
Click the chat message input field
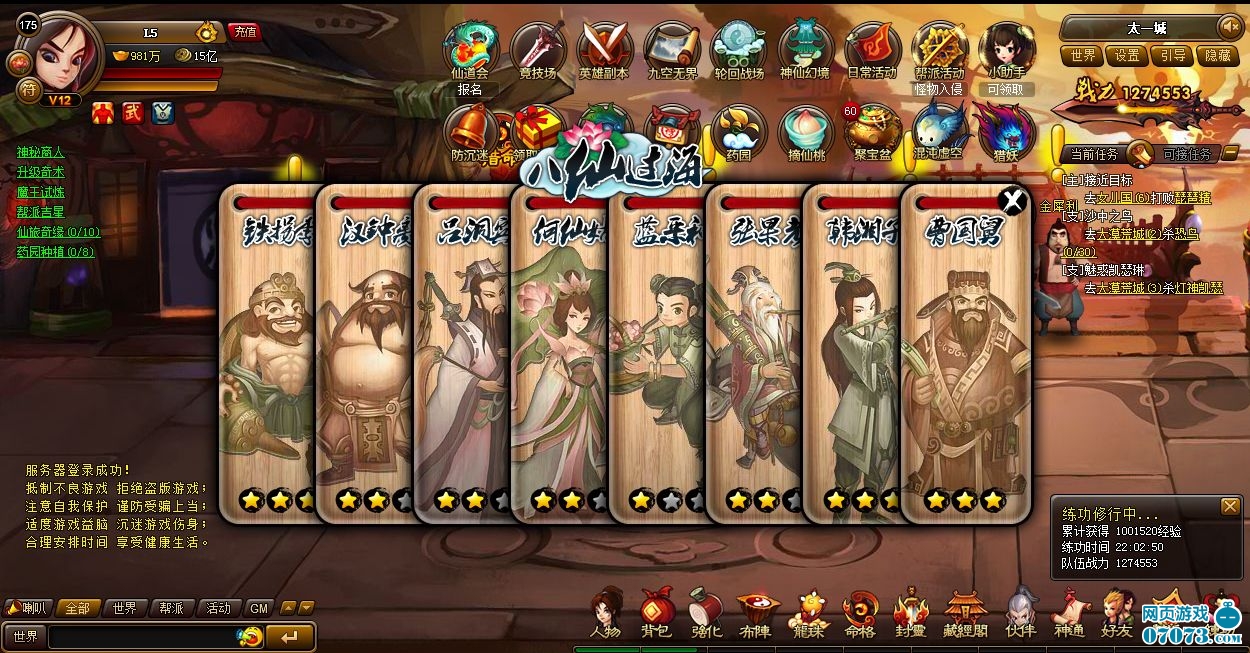click(140, 637)
